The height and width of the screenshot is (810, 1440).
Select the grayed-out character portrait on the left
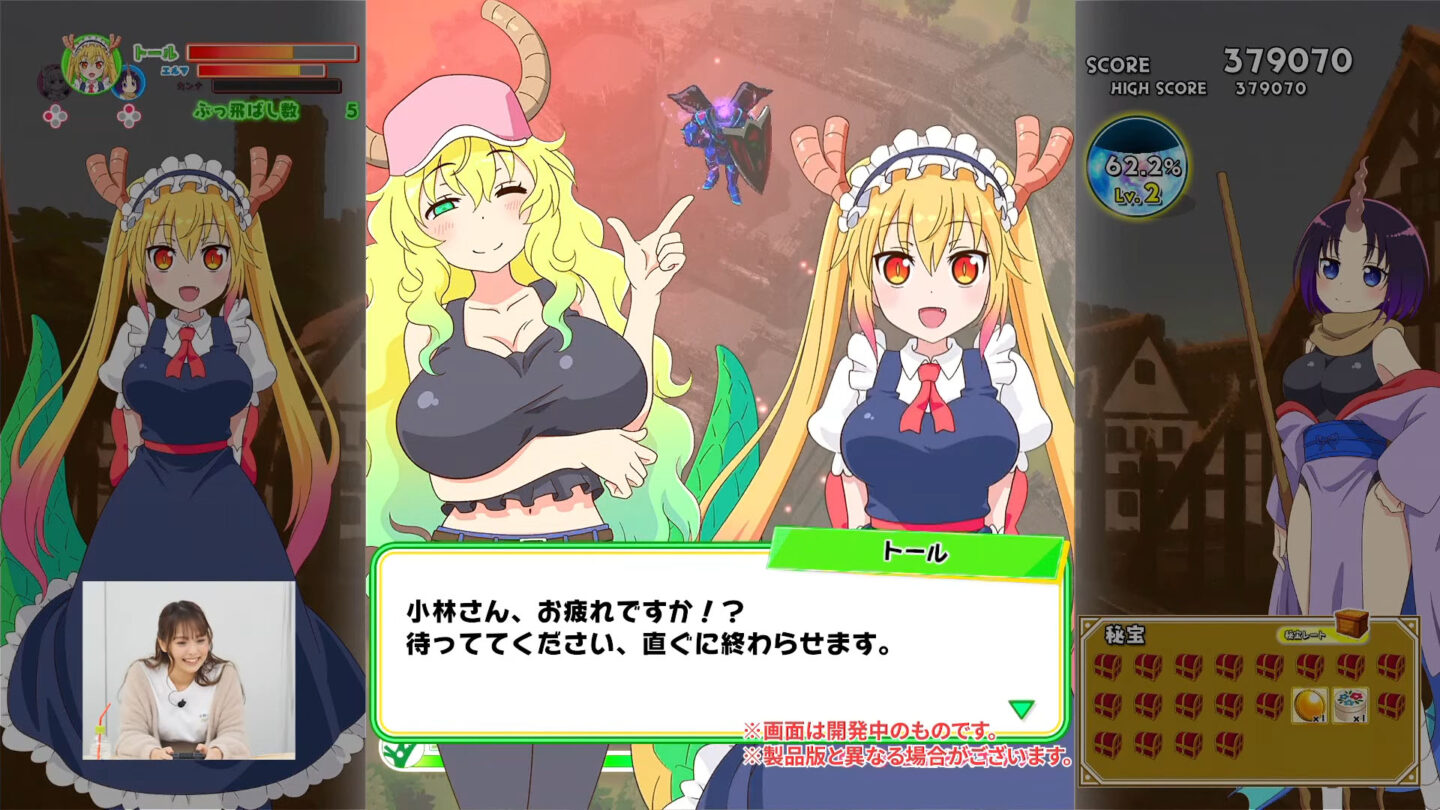[51, 80]
